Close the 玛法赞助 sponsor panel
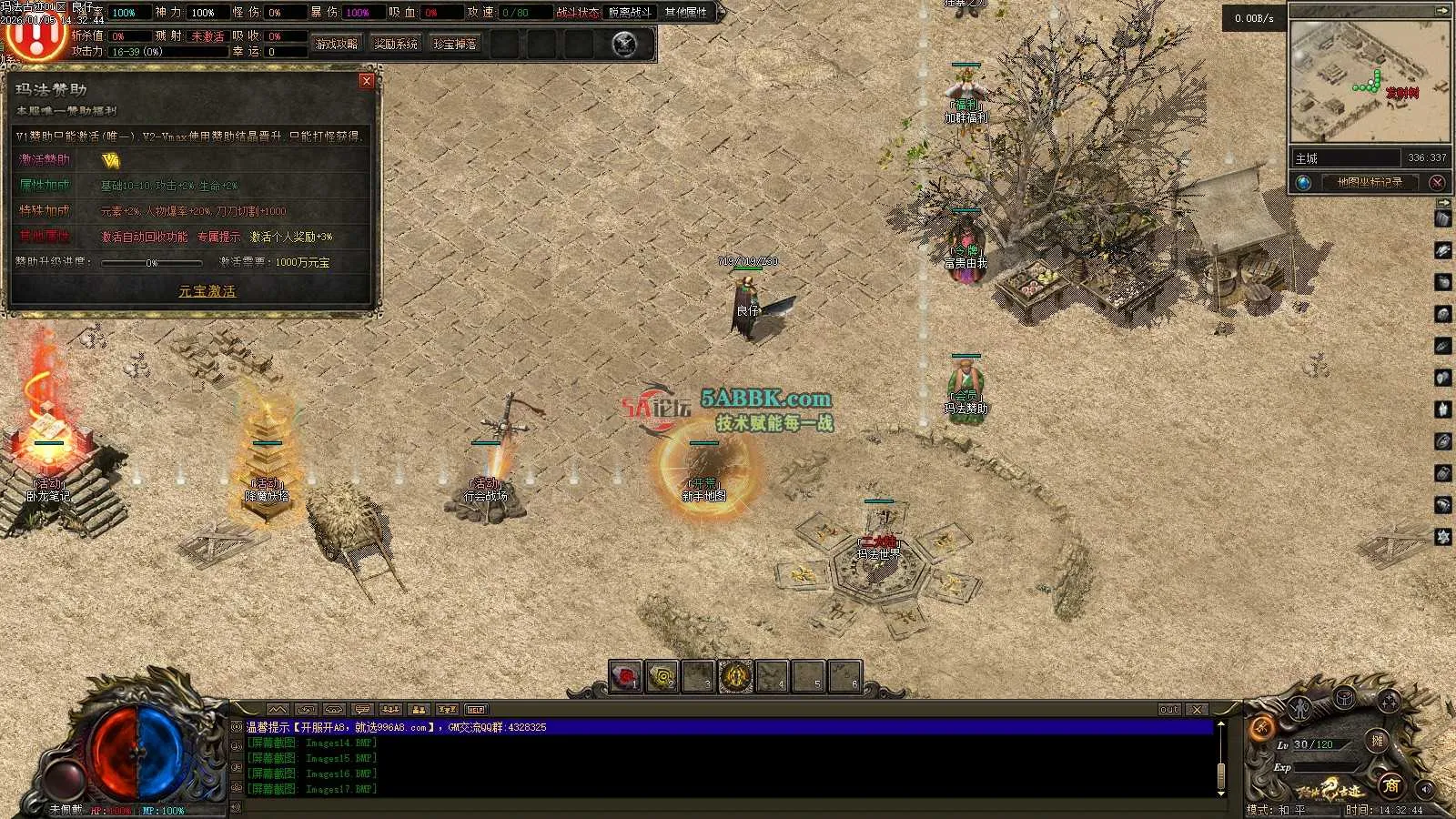The height and width of the screenshot is (819, 1456). coord(367,81)
